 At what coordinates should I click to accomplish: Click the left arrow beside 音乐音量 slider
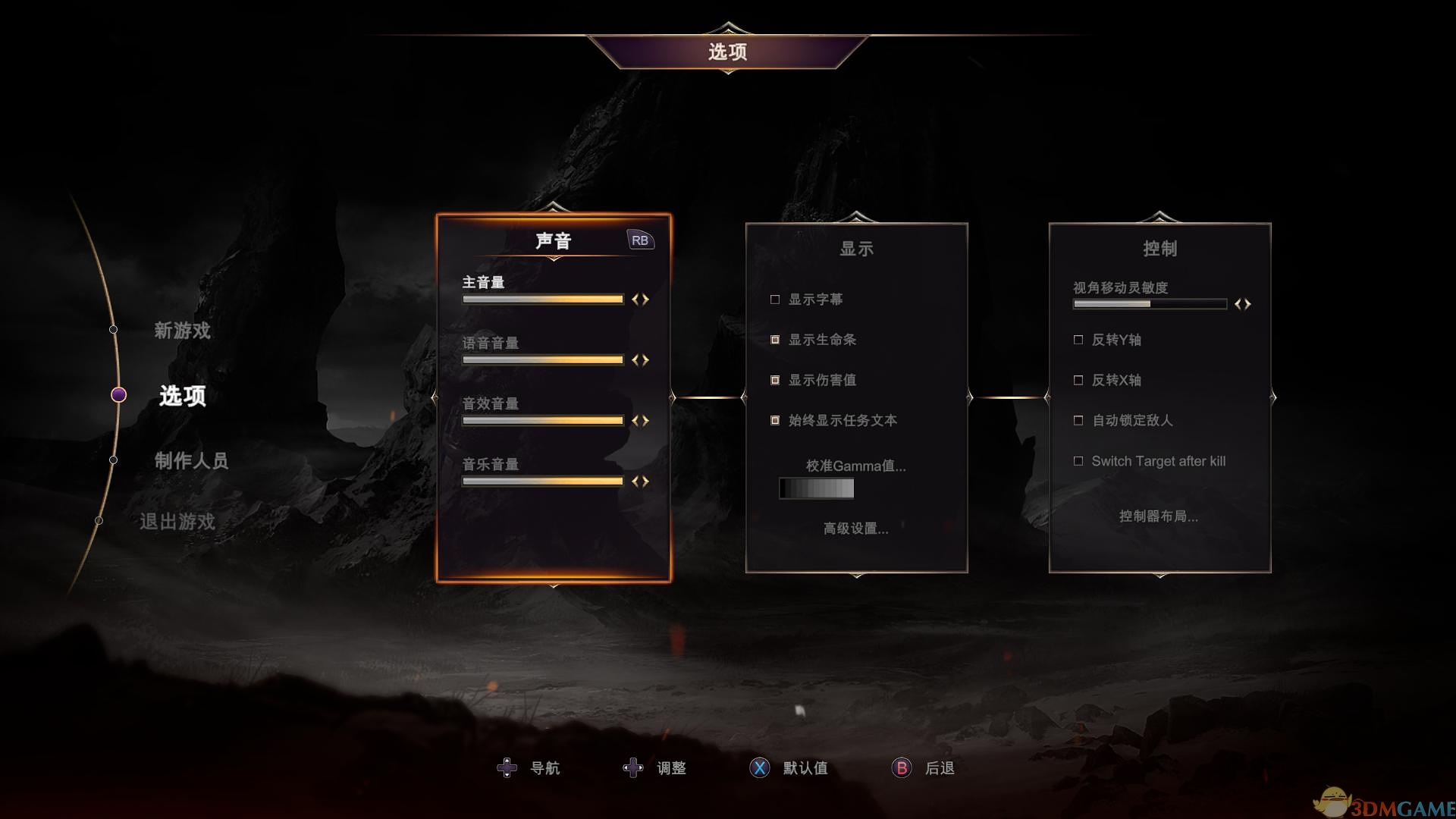point(635,481)
